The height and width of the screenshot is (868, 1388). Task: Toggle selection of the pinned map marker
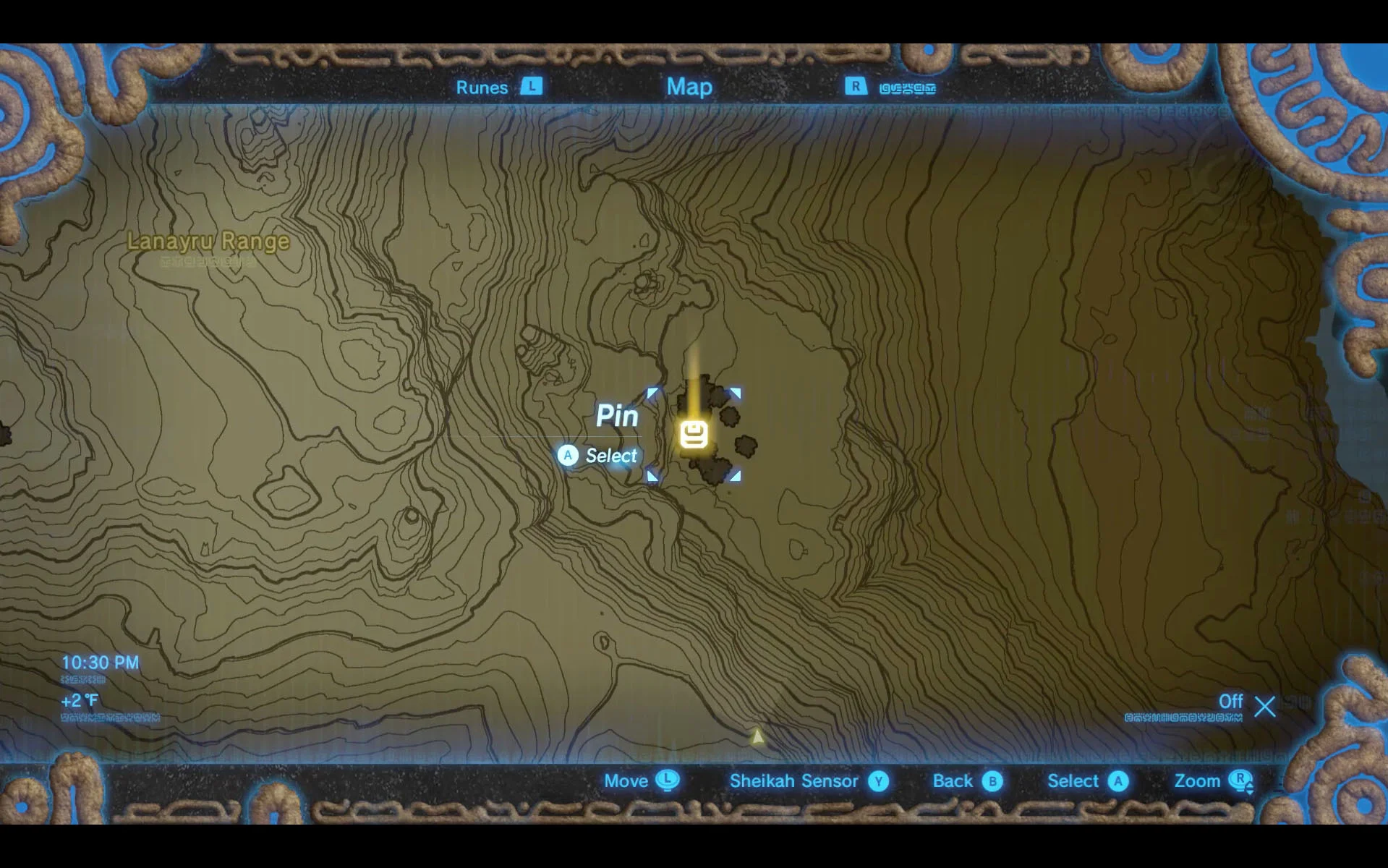[694, 433]
